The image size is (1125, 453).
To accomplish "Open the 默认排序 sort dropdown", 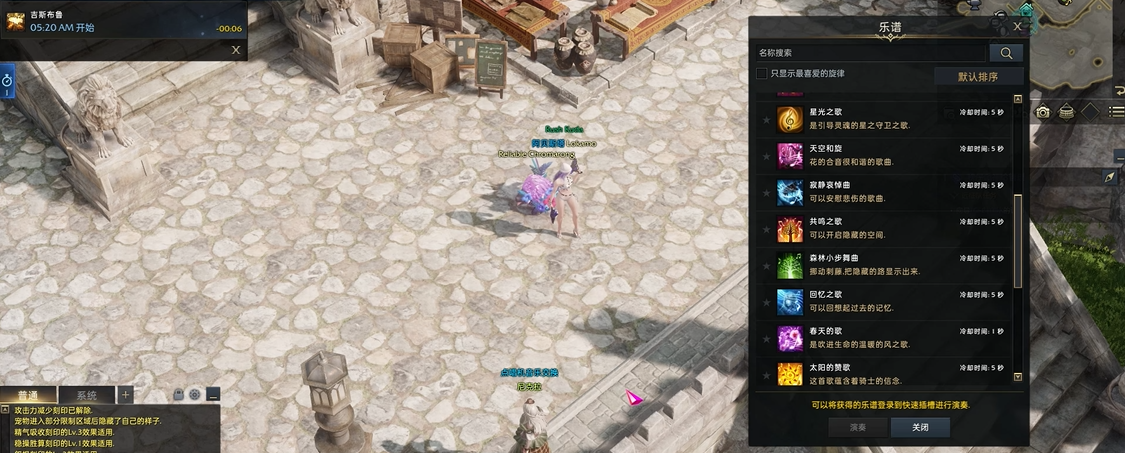I will 978,76.
